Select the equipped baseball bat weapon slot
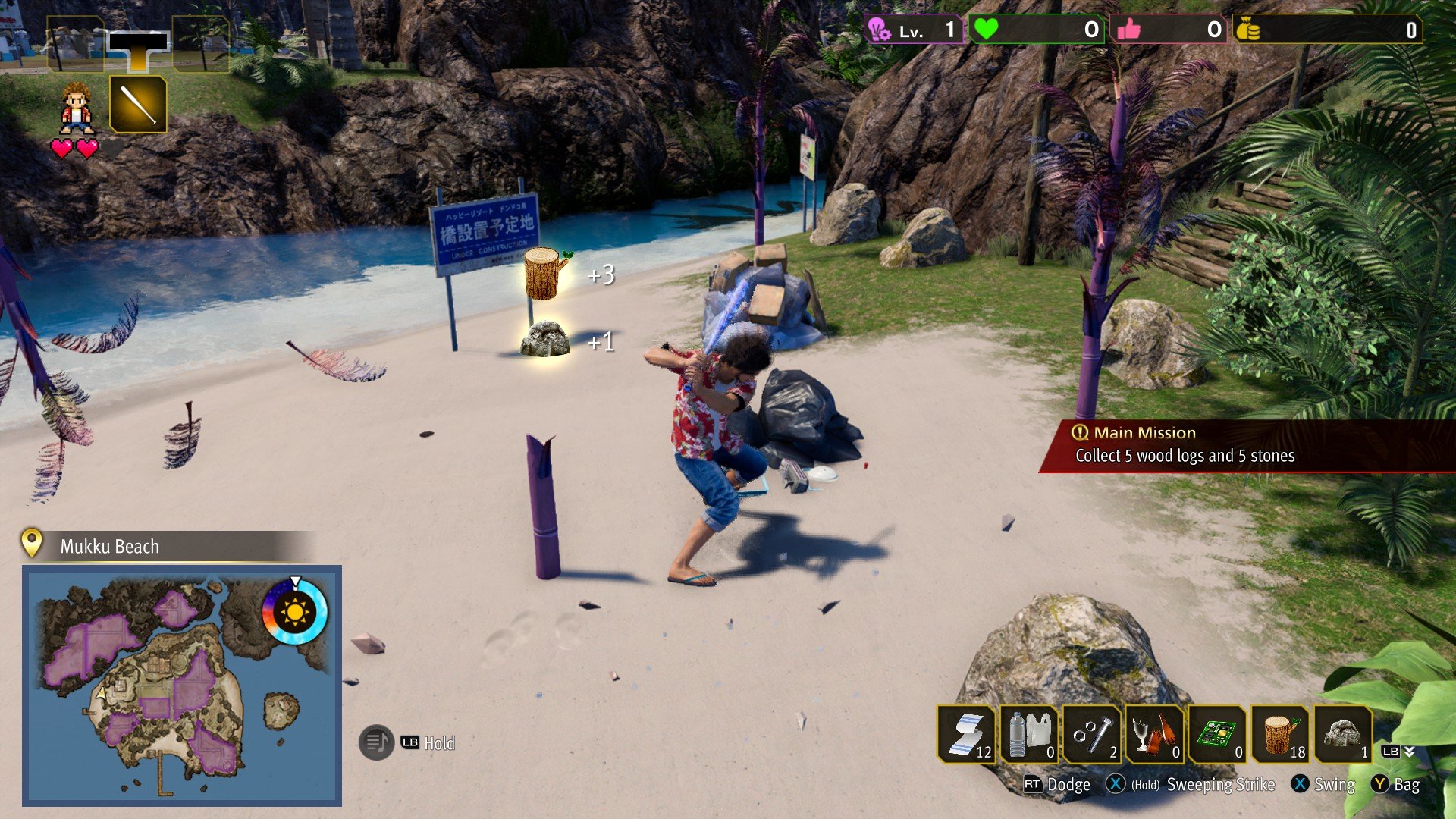The height and width of the screenshot is (819, 1456). coord(138,104)
